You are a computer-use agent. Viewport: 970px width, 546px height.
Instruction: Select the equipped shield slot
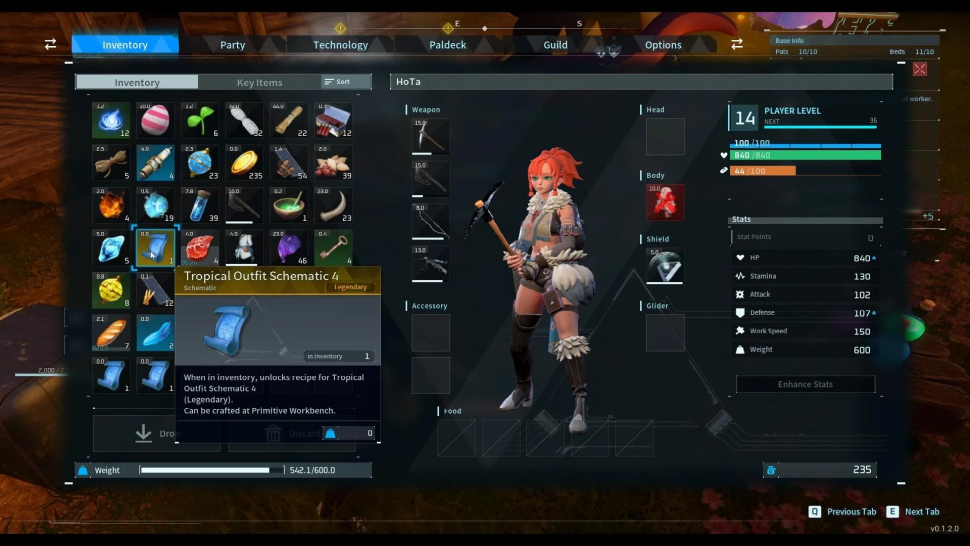665,266
